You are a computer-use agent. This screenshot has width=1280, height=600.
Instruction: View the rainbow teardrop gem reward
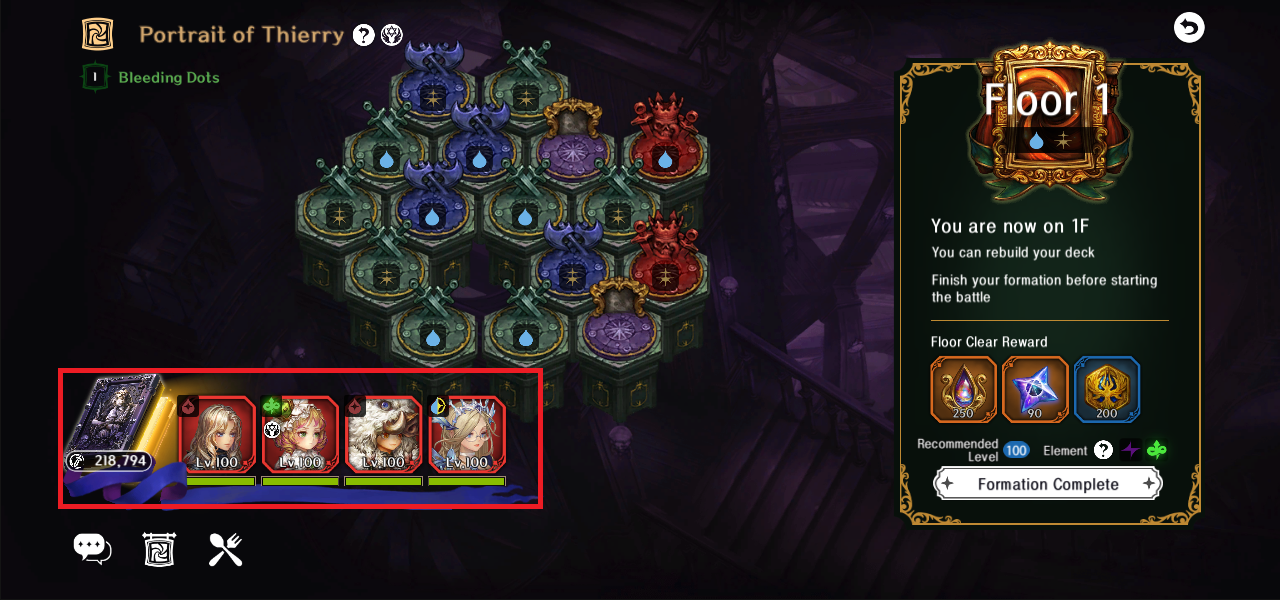click(964, 389)
